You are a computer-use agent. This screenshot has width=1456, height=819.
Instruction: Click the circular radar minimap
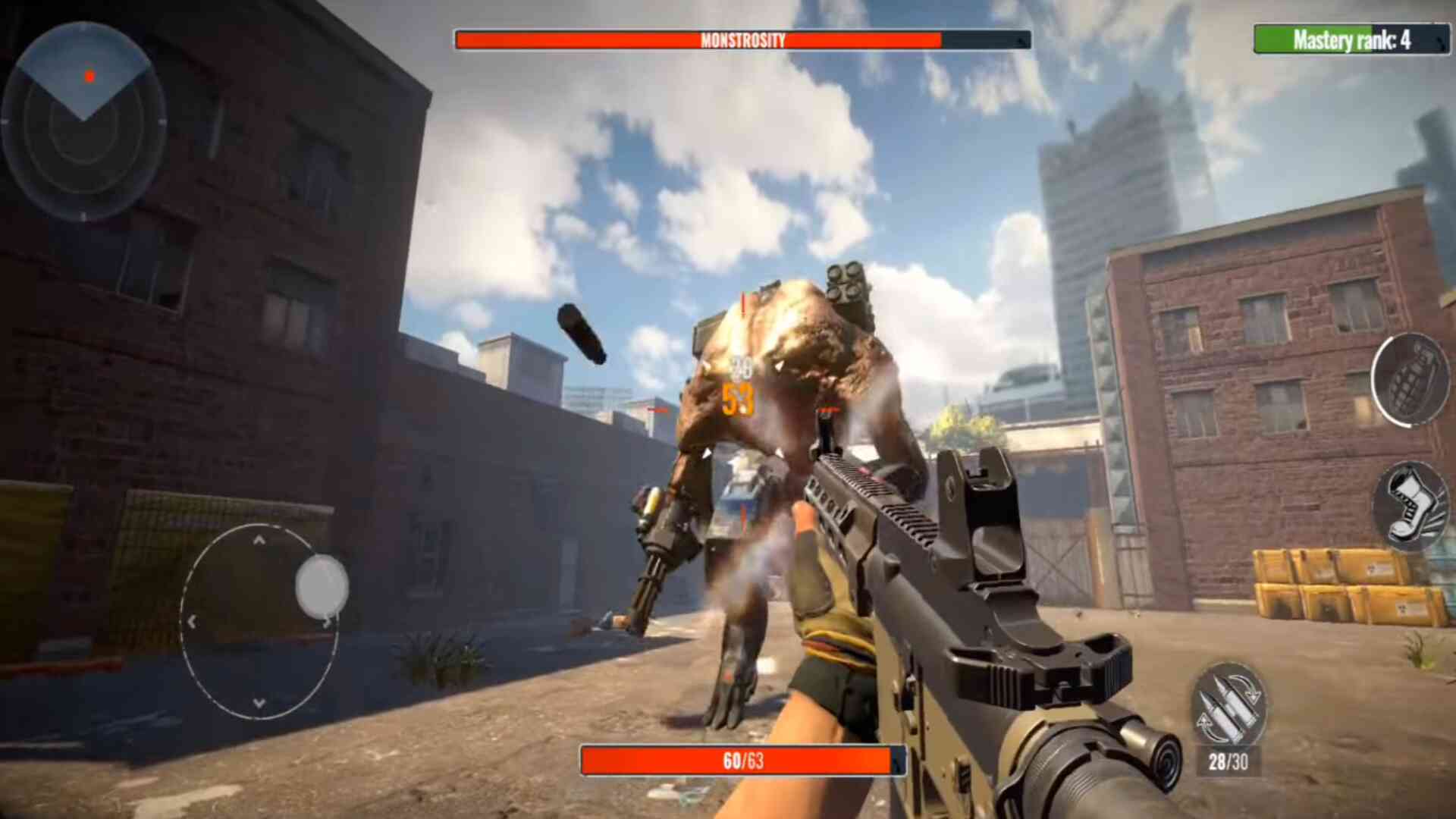click(x=83, y=120)
